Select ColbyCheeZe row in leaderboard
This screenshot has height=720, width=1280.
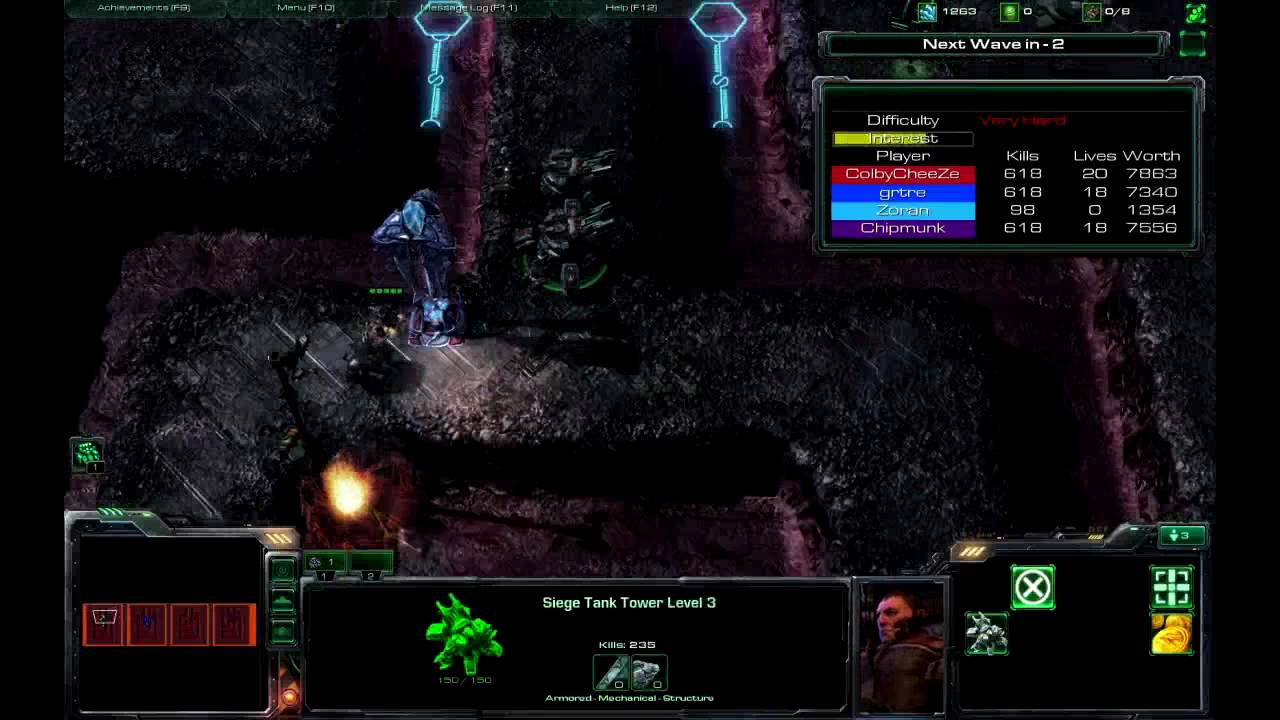click(903, 174)
